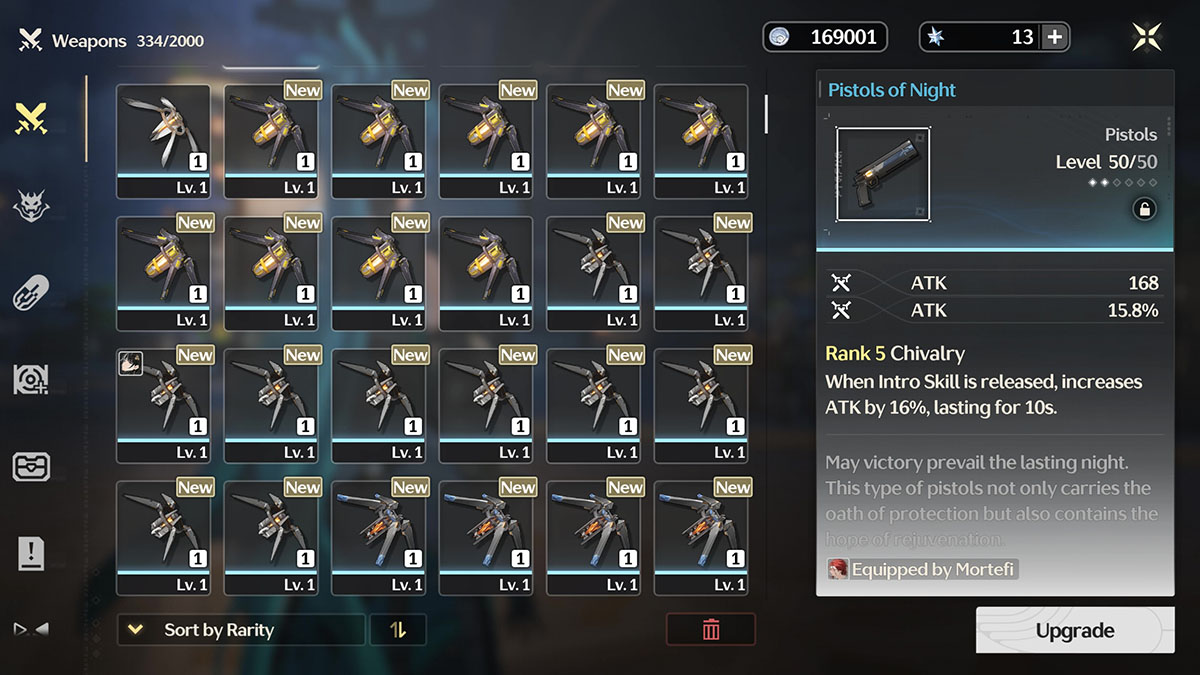Click the collapse arrows icon in sidebar
The image size is (1200, 675).
click(x=30, y=629)
